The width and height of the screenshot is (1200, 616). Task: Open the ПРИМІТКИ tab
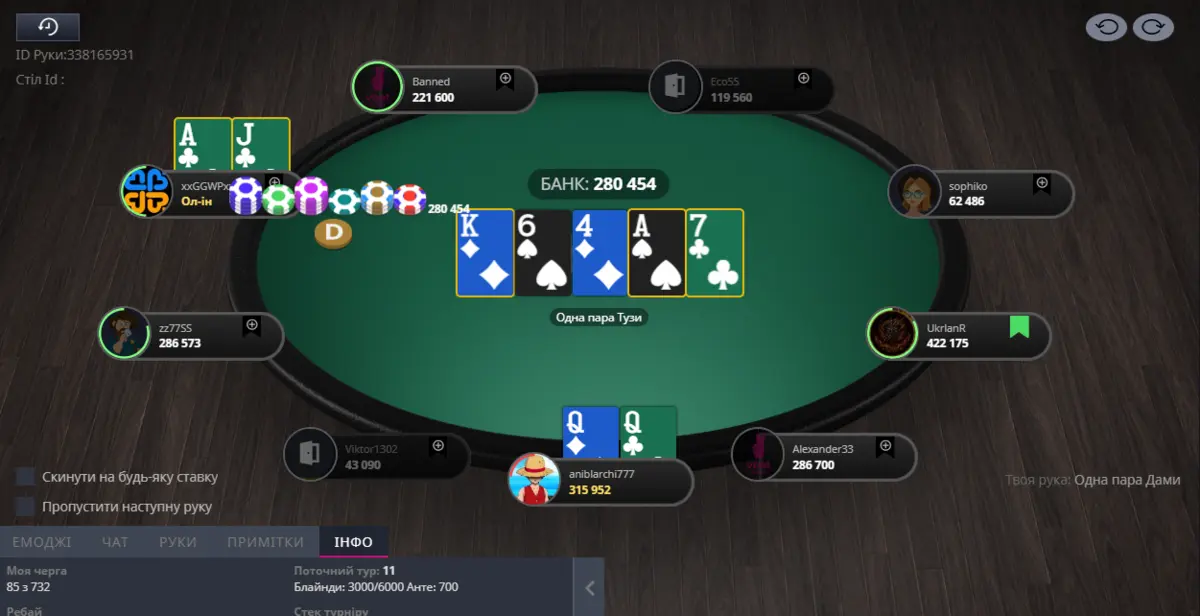(x=265, y=542)
